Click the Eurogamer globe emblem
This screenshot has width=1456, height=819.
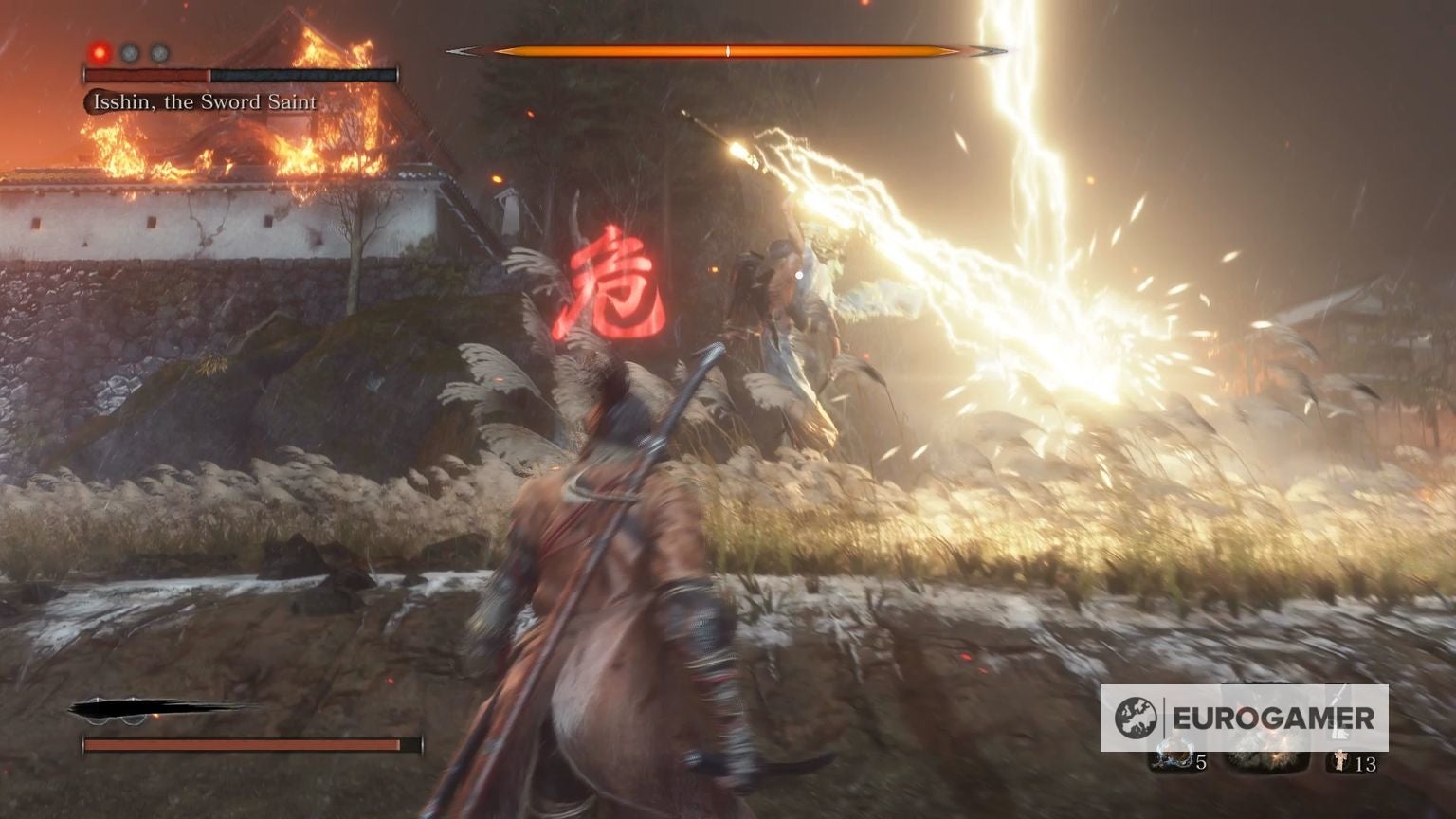coord(1136,717)
